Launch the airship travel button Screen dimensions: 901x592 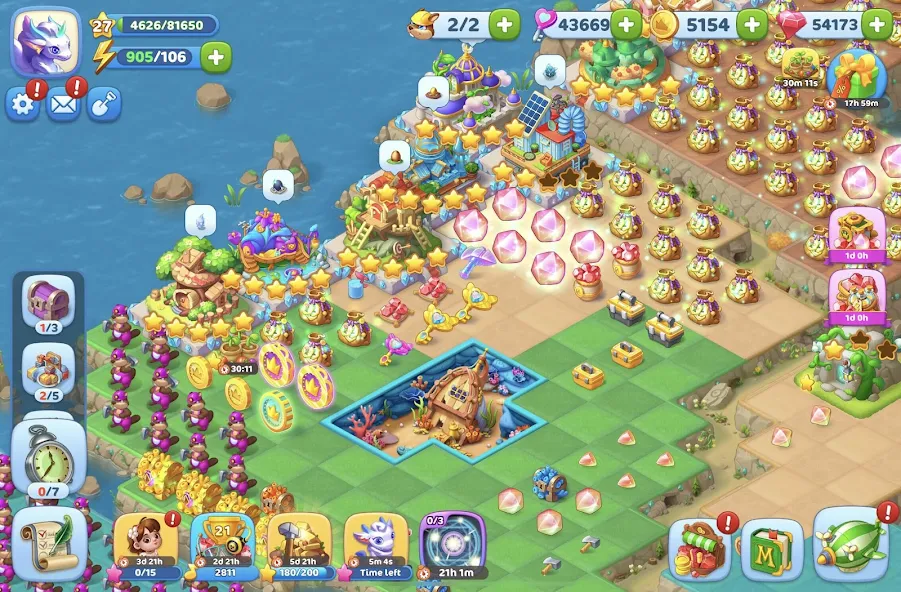tap(852, 547)
